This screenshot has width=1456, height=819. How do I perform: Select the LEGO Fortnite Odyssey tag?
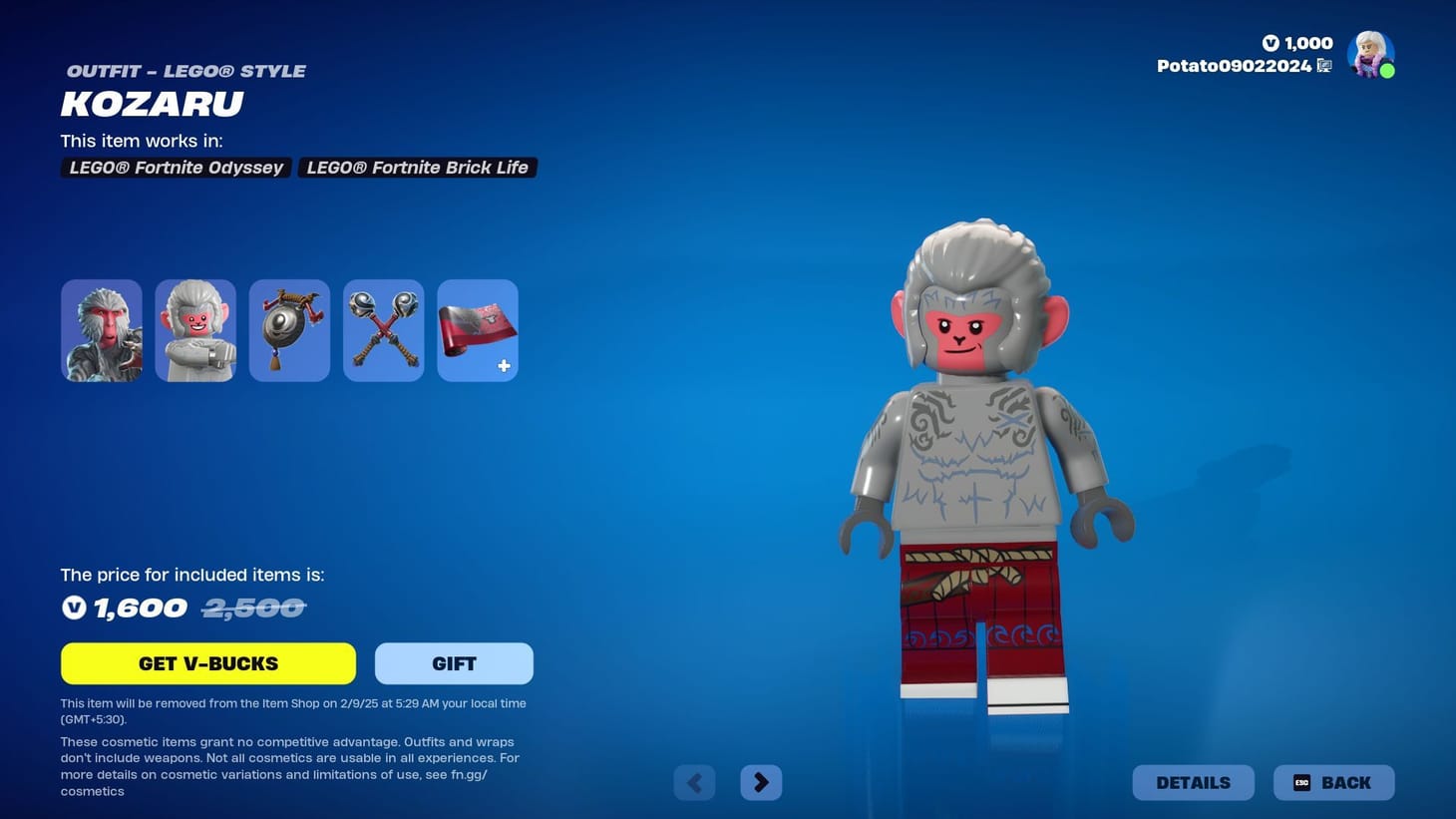(176, 167)
